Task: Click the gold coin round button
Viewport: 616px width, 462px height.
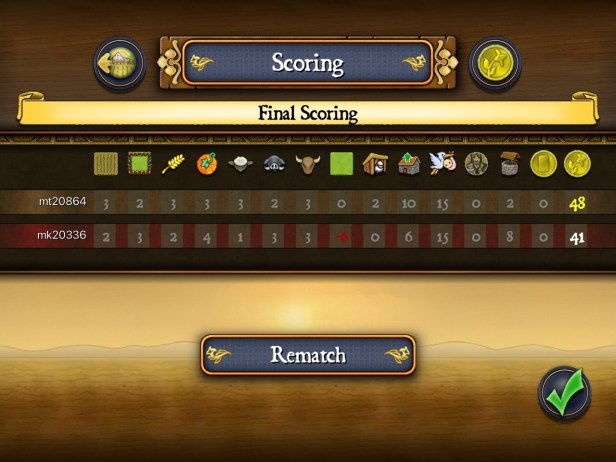Action: pos(495,63)
